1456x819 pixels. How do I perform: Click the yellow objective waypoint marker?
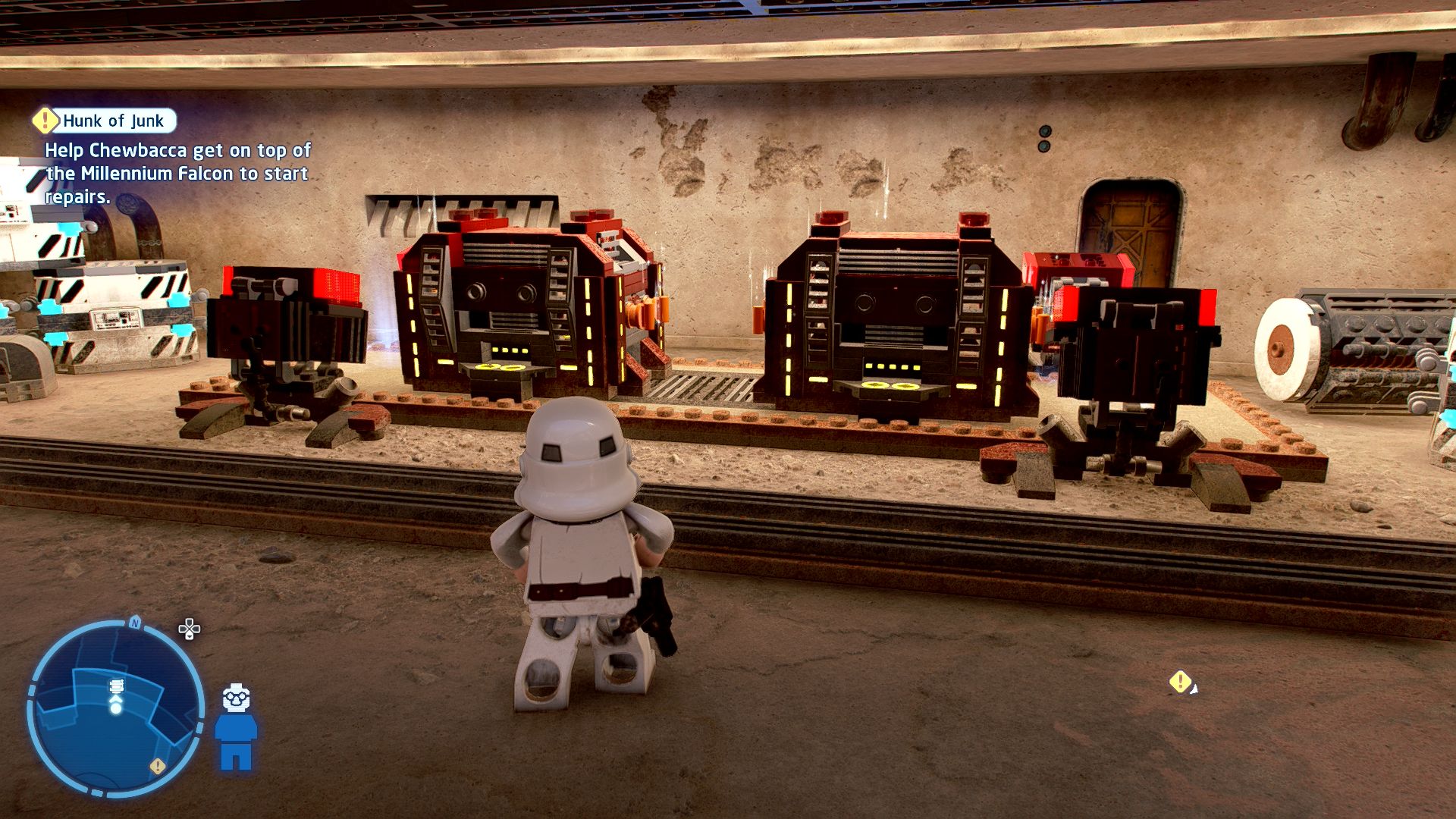pos(1179,682)
